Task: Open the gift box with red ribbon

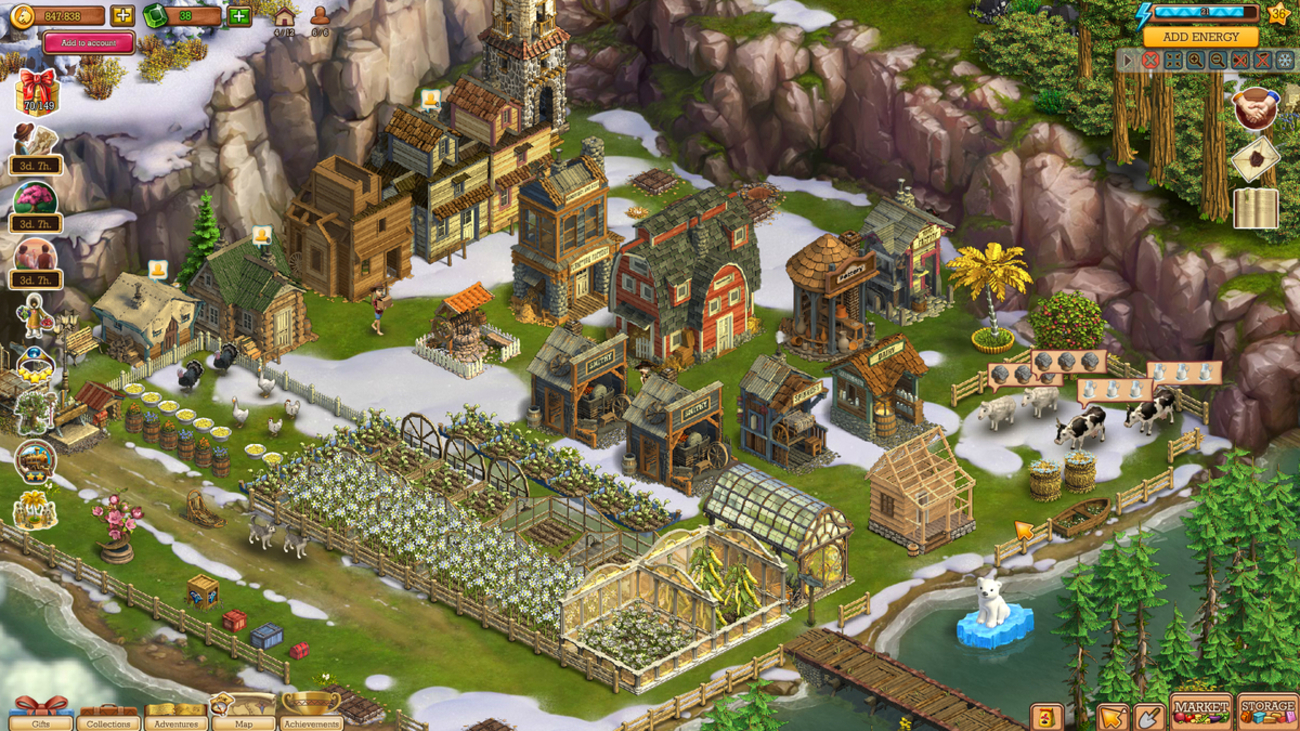Action: click(x=36, y=91)
